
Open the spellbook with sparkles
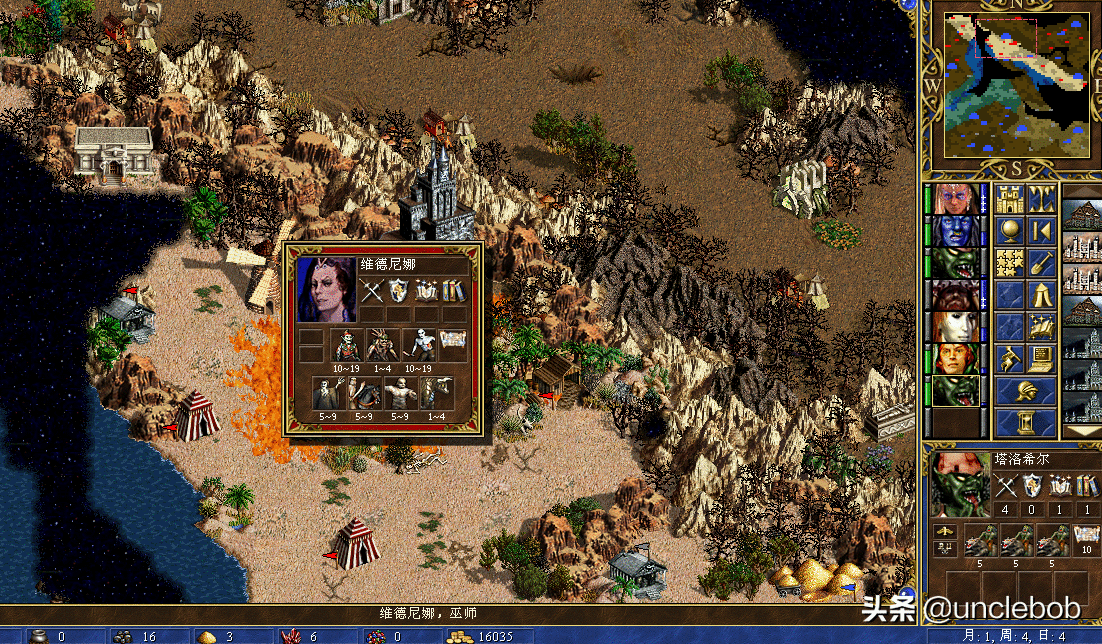1041,327
